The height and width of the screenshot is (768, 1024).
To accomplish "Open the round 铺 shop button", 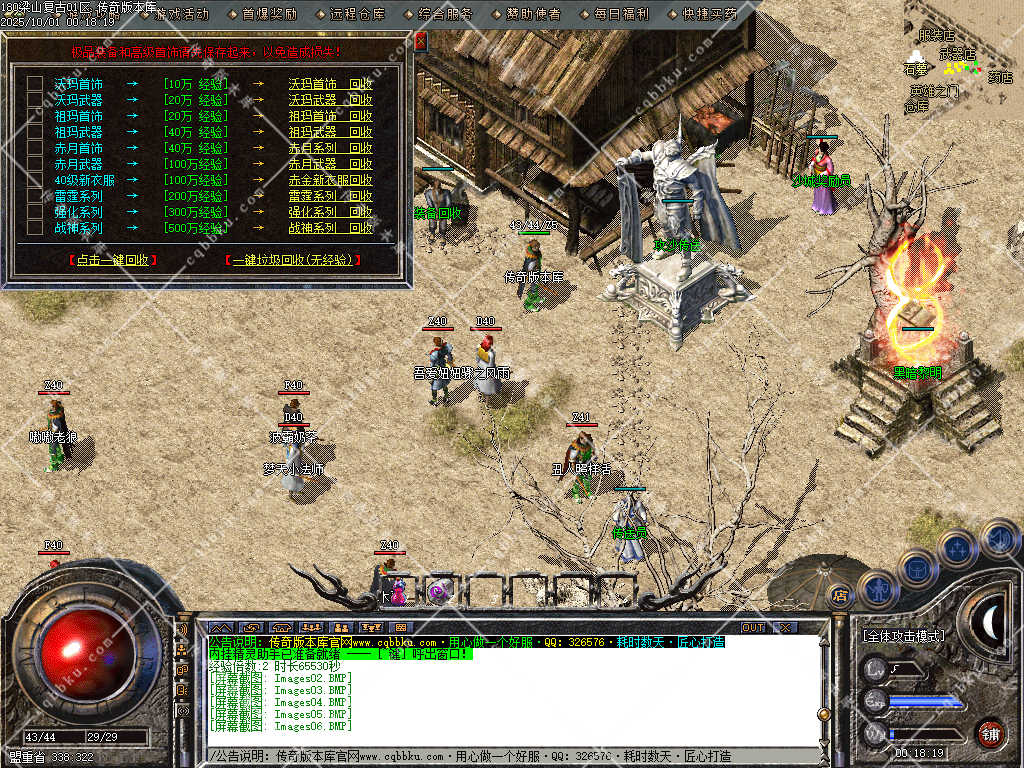I will coord(990,733).
